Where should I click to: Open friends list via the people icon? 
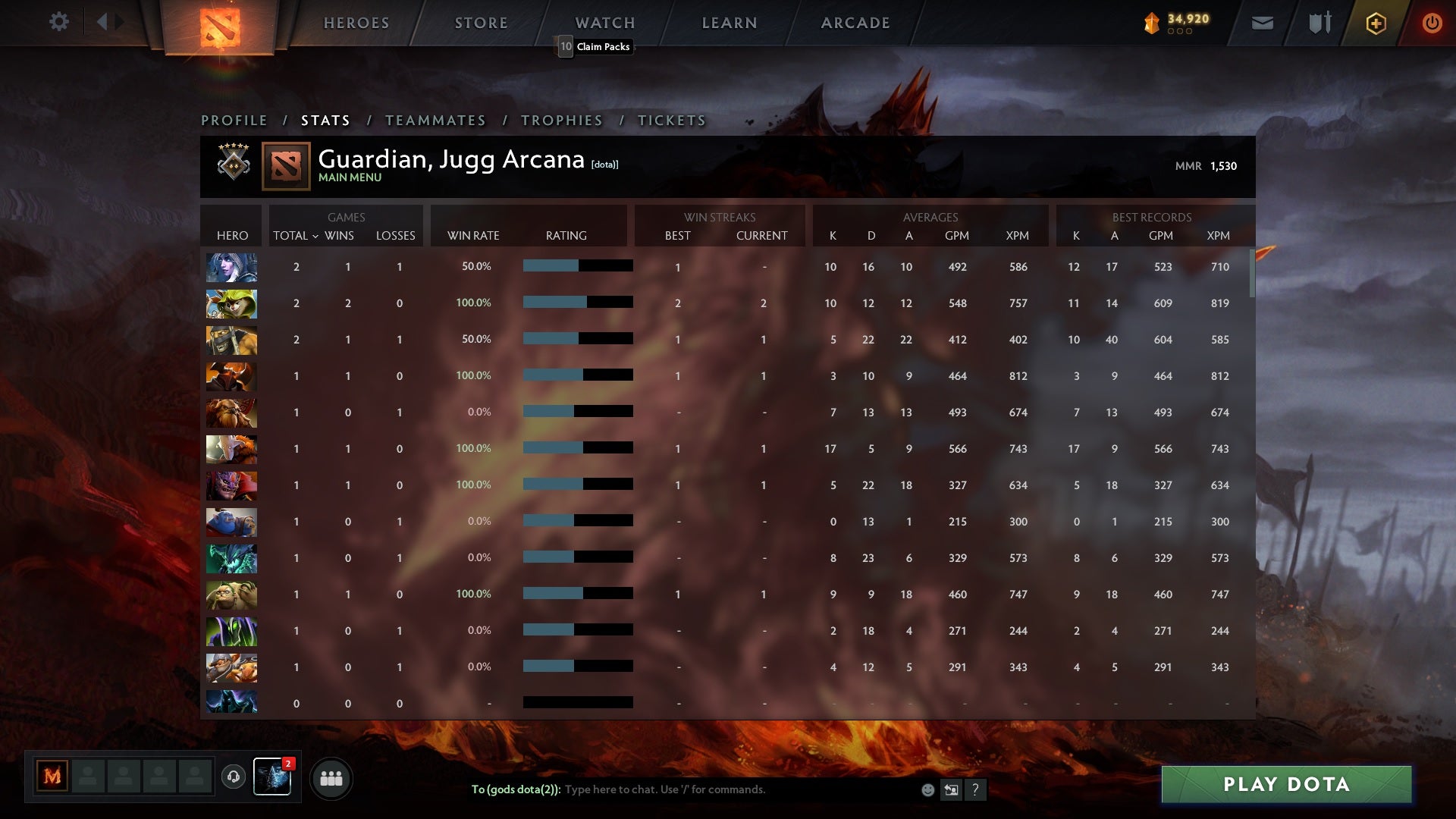click(331, 777)
